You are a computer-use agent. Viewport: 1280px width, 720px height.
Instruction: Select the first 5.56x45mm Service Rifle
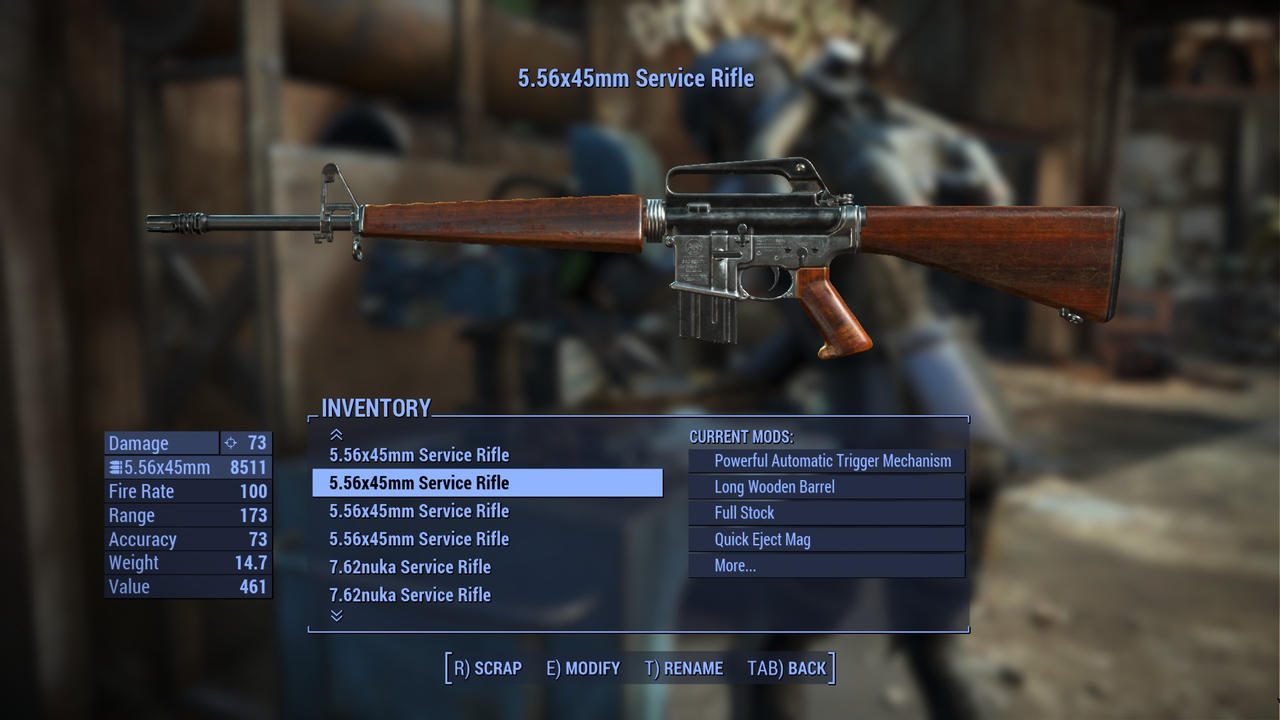click(x=420, y=455)
